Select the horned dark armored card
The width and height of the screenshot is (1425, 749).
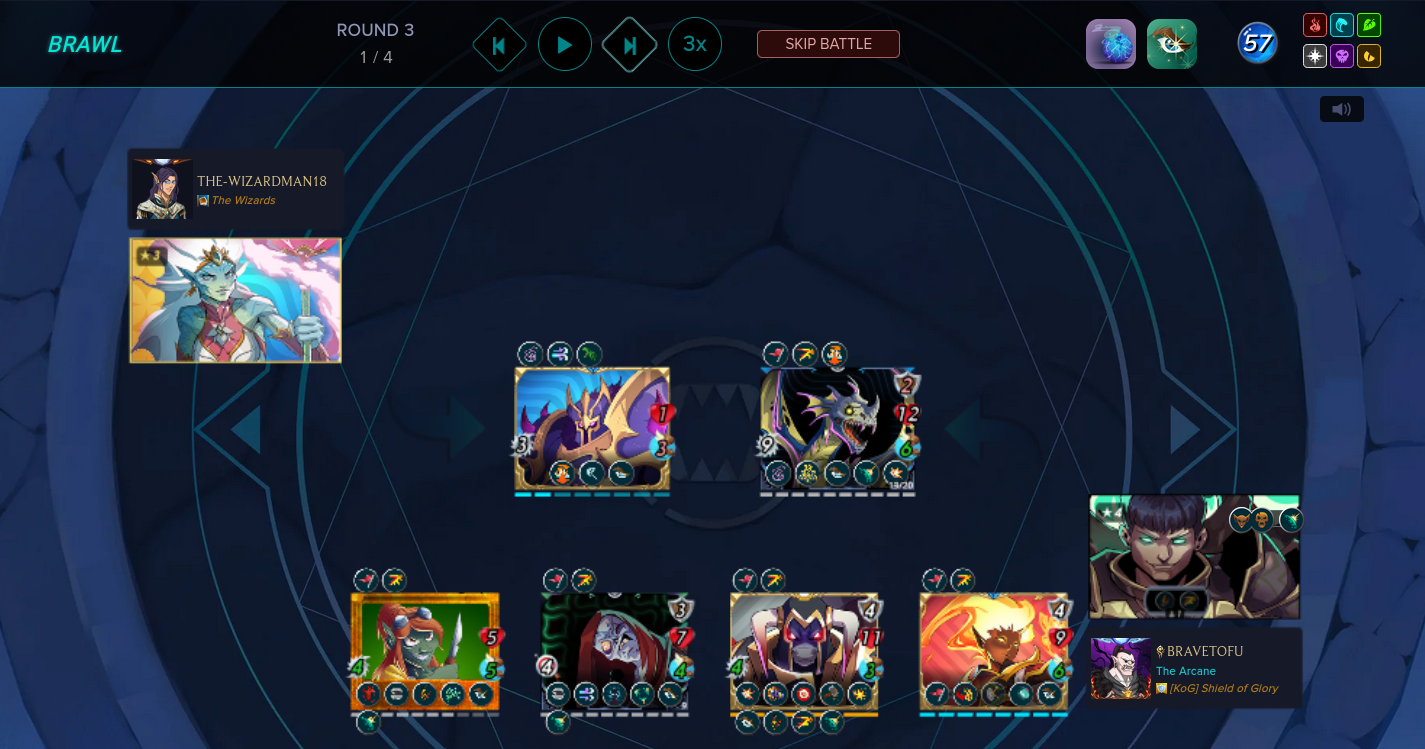[x=804, y=651]
